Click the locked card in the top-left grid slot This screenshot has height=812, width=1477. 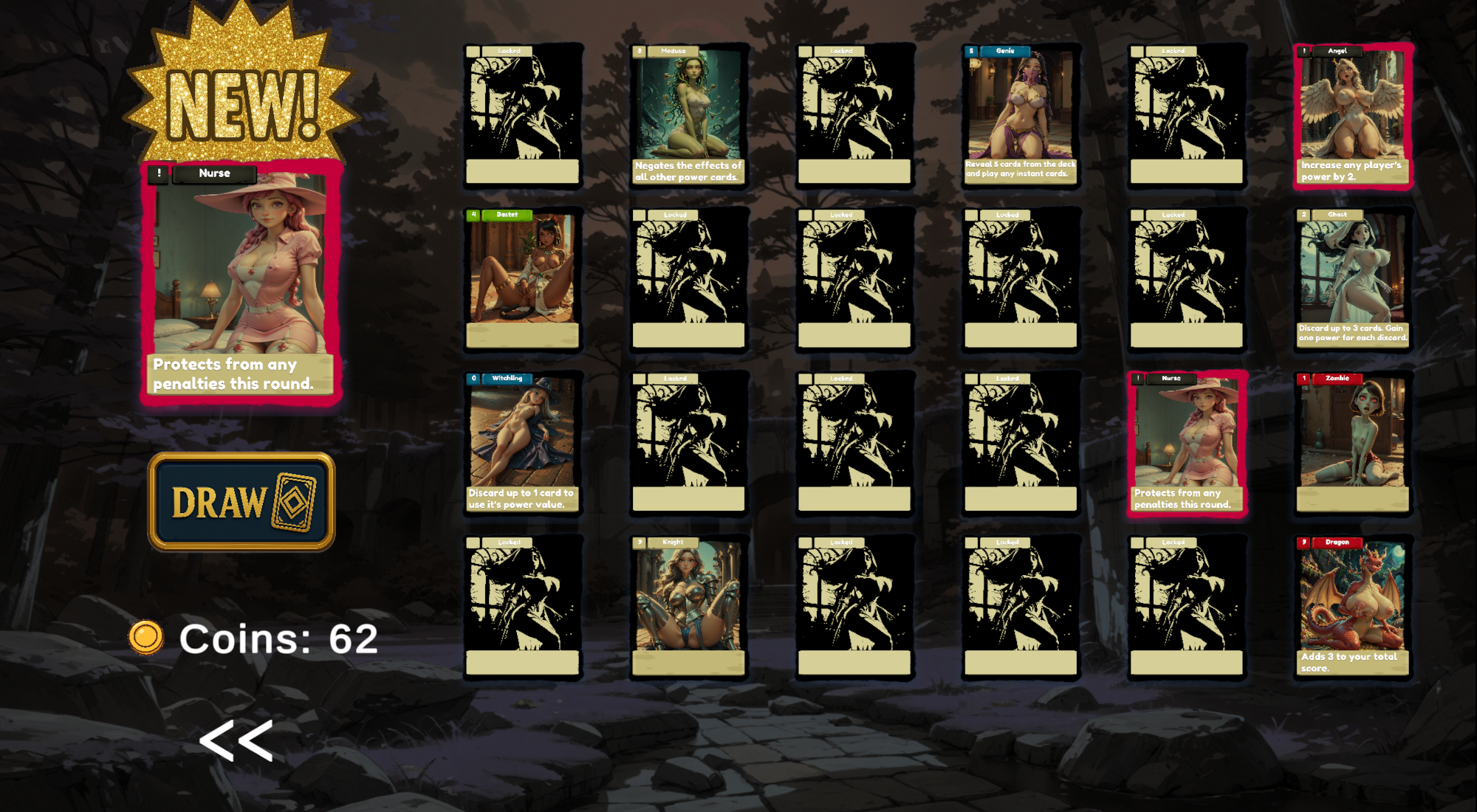tap(524, 117)
